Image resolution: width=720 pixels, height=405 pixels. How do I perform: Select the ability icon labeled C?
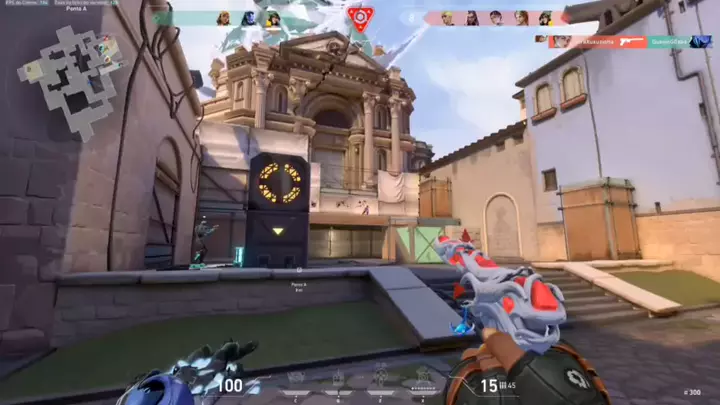(297, 376)
